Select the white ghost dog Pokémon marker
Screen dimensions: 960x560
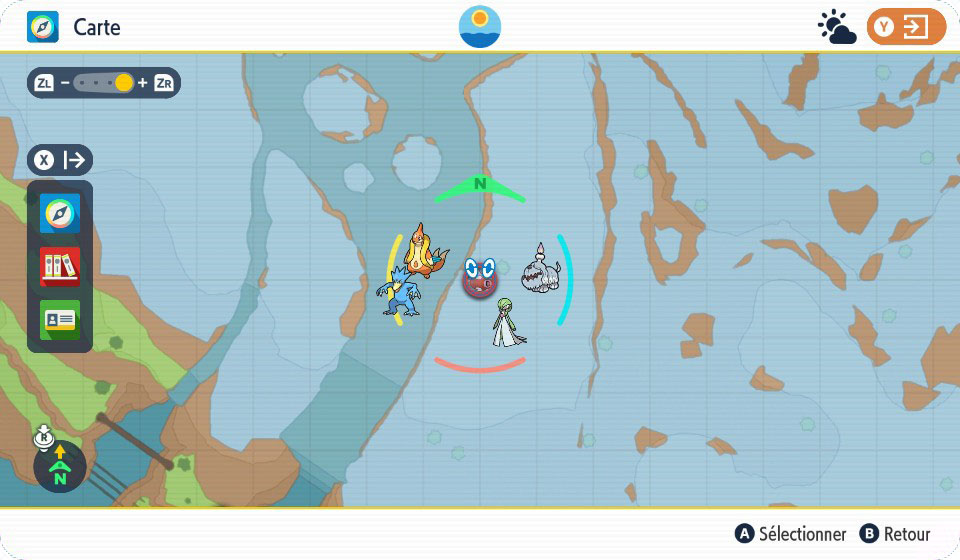(542, 272)
